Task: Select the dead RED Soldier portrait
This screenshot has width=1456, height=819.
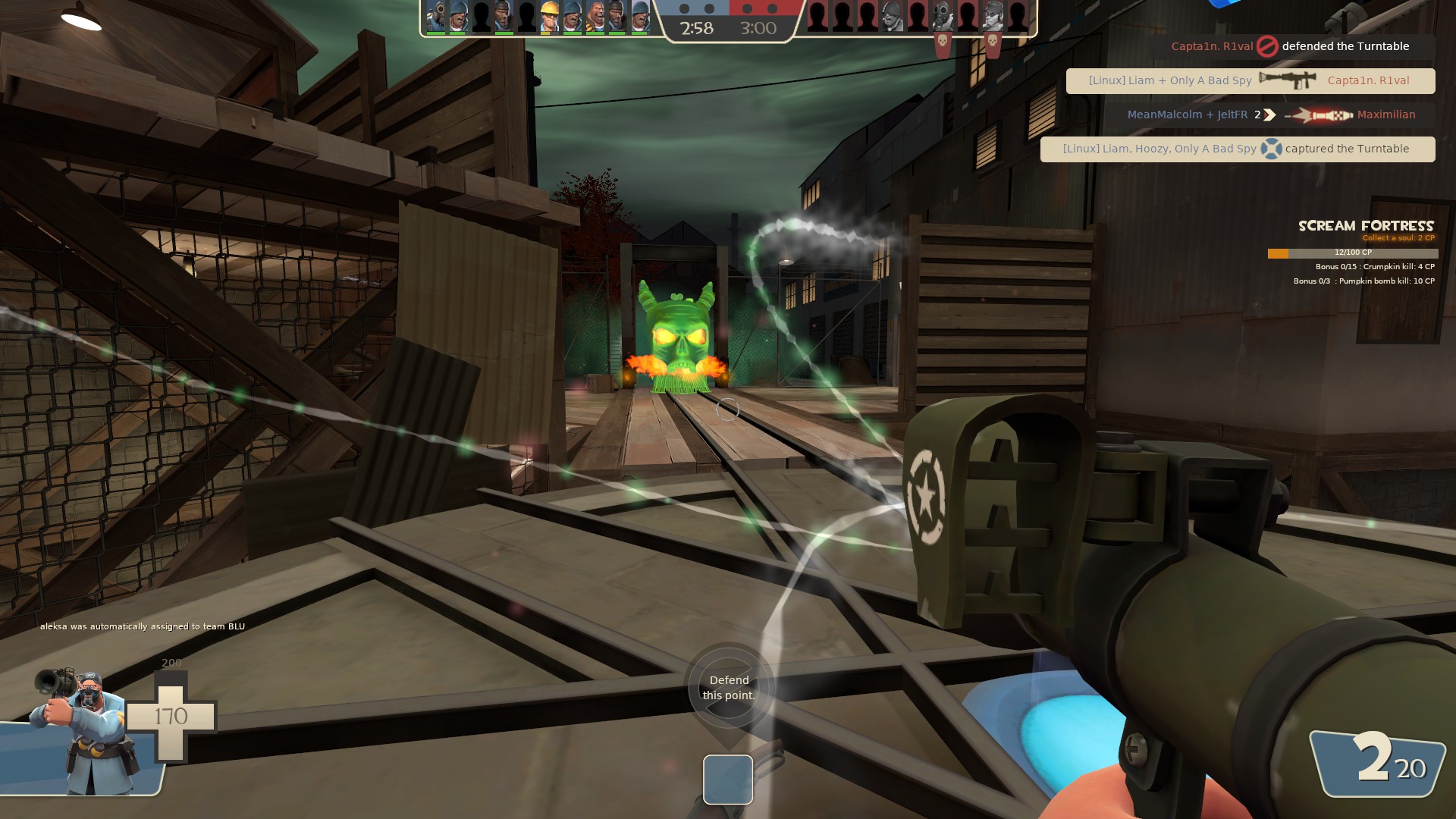Action: [x=893, y=17]
